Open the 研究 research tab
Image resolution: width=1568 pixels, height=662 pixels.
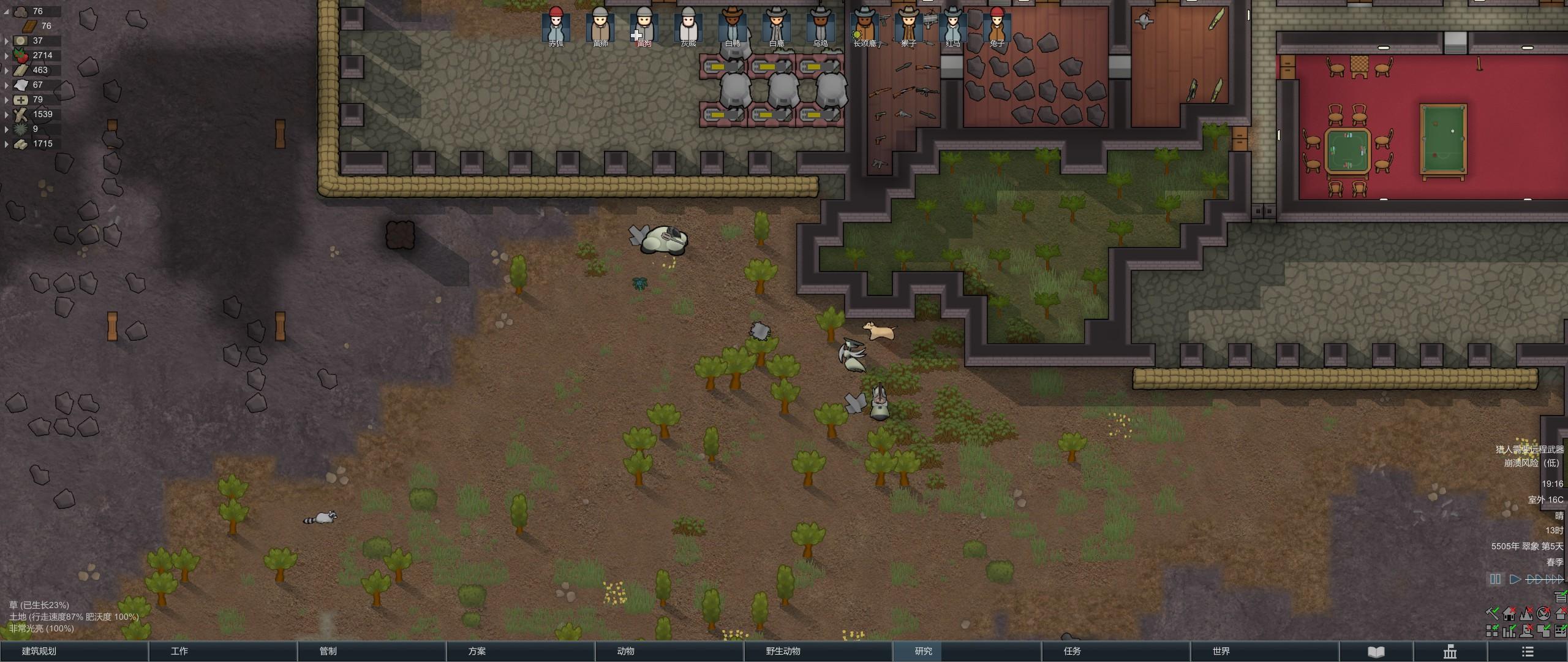(924, 651)
